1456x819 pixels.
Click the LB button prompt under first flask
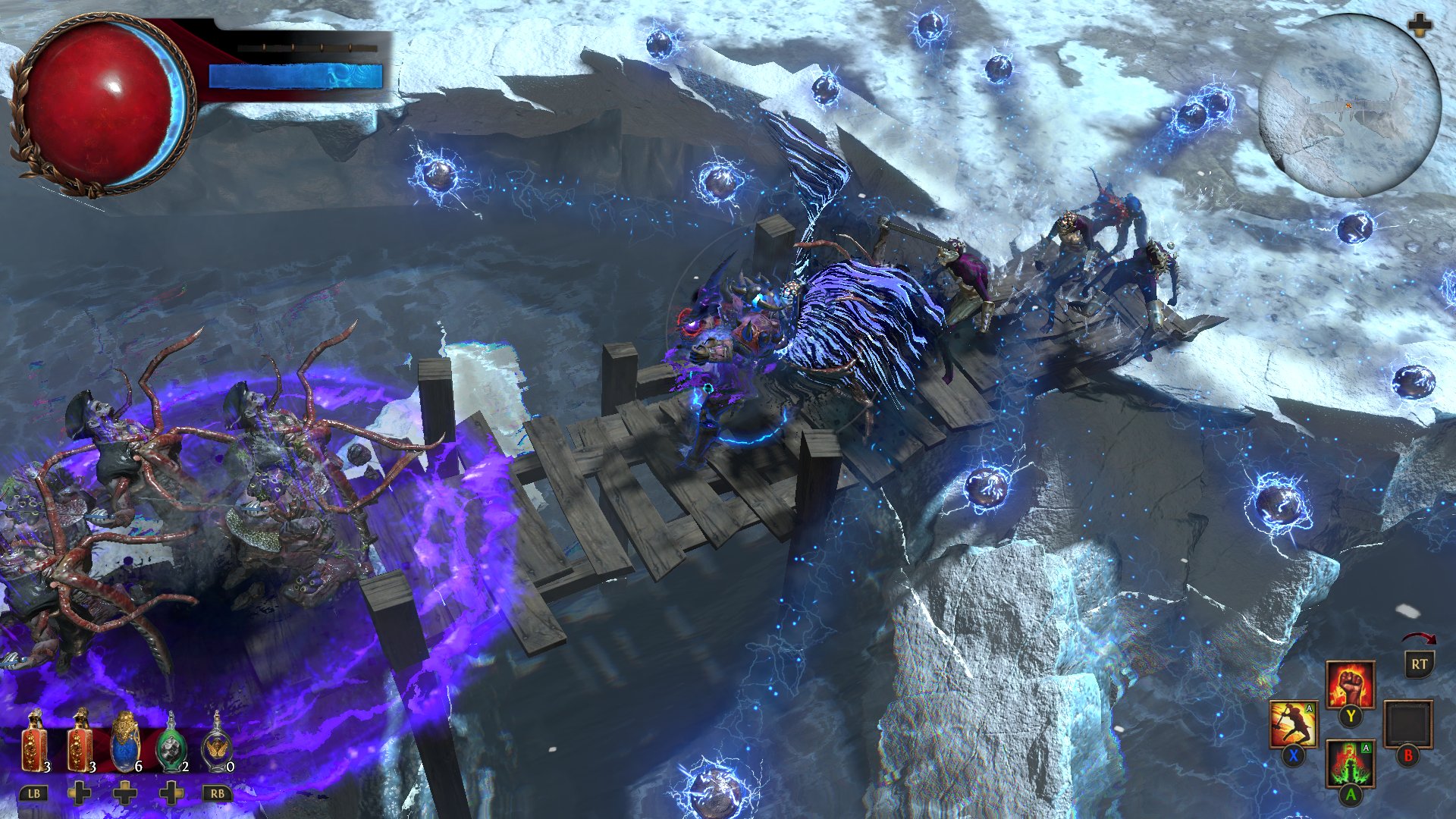pyautogui.click(x=33, y=793)
